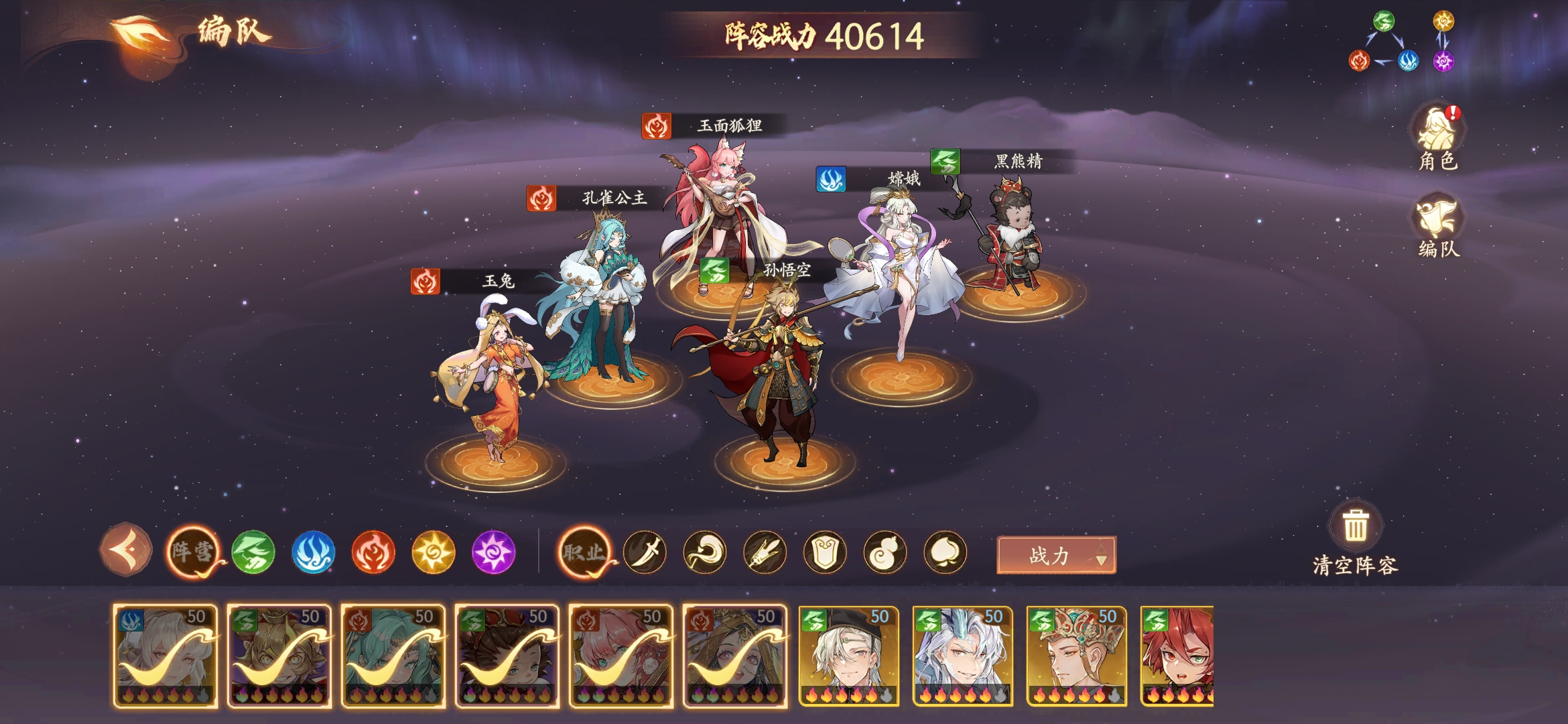
Task: Filter heroes by purple swirl faction
Action: pos(493,552)
